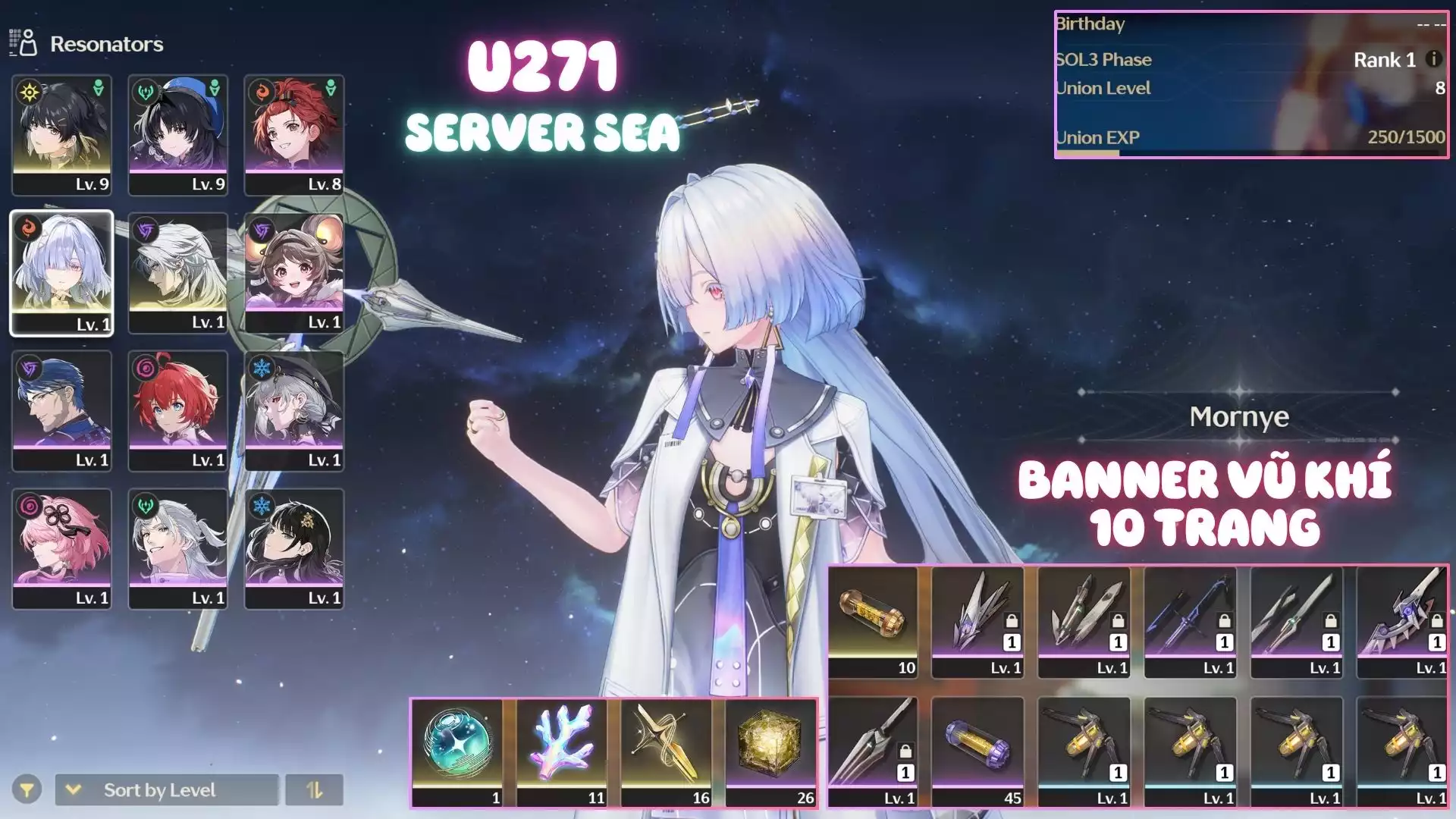Pick the brown-haired resonator with round ears
Screen dimensions: 1456x819
coord(294,272)
